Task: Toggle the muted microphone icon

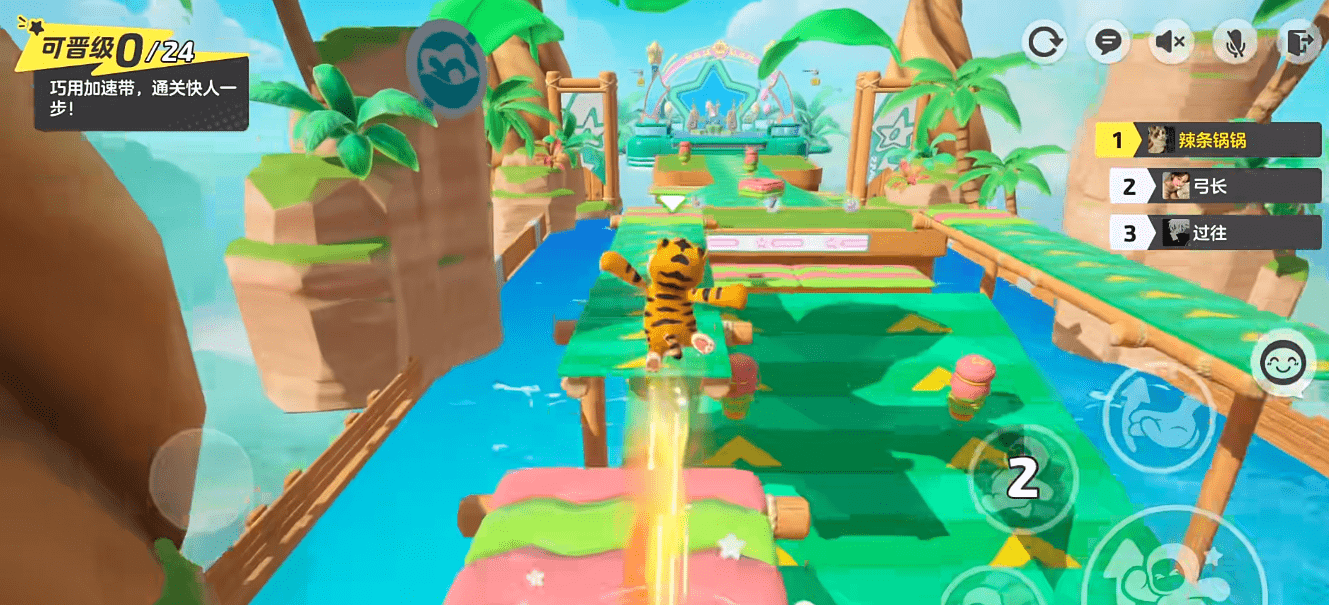Action: [1235, 42]
